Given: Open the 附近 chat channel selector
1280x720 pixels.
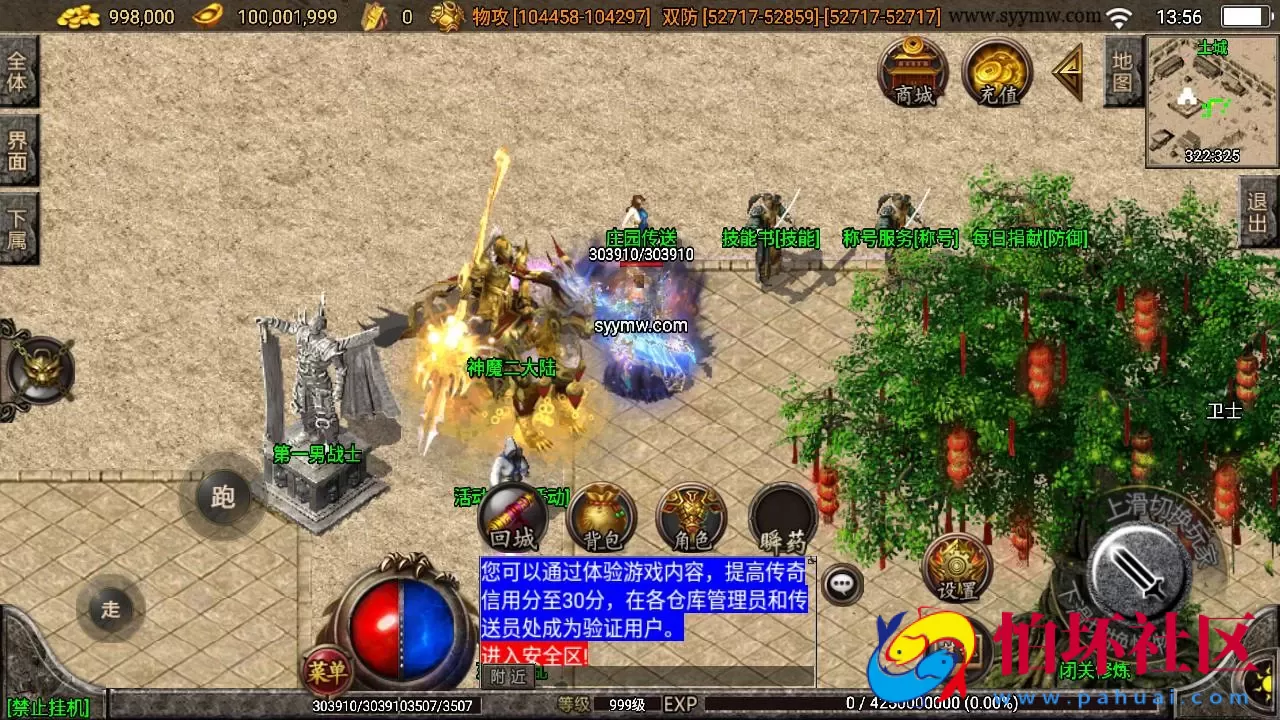Looking at the screenshot, I should pyautogui.click(x=508, y=677).
